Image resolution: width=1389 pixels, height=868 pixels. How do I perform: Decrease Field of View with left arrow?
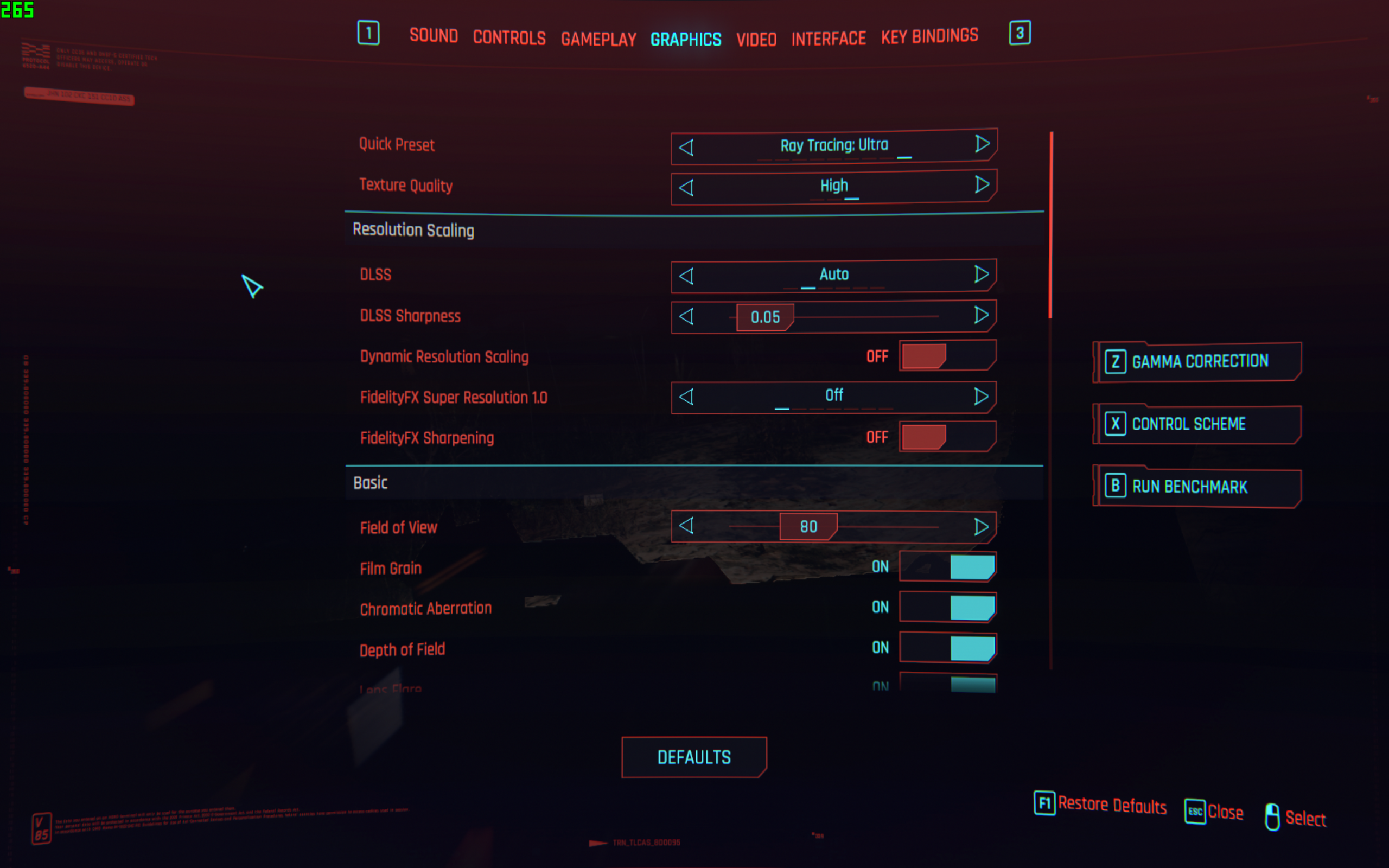pyautogui.click(x=686, y=526)
